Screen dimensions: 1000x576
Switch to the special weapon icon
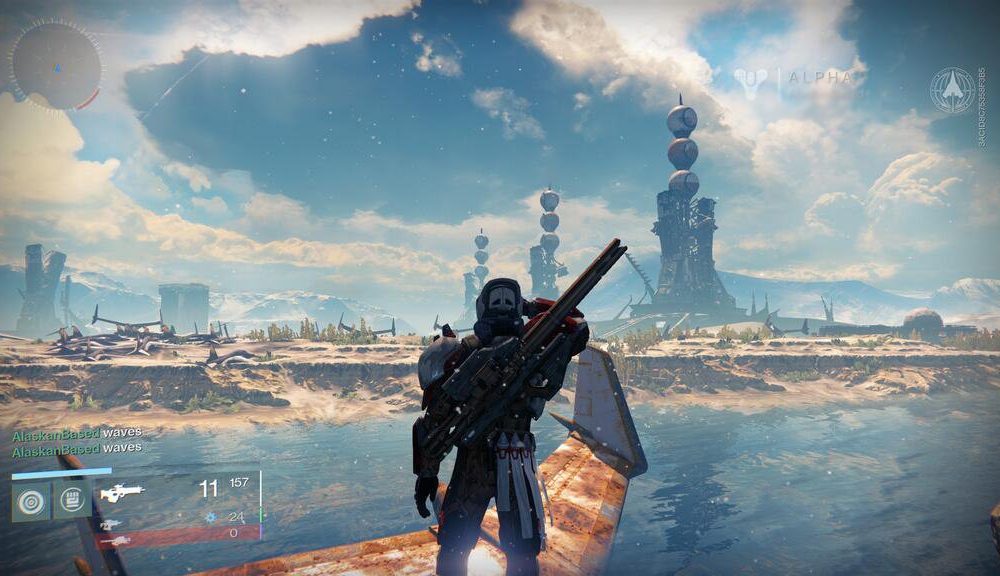click(111, 523)
